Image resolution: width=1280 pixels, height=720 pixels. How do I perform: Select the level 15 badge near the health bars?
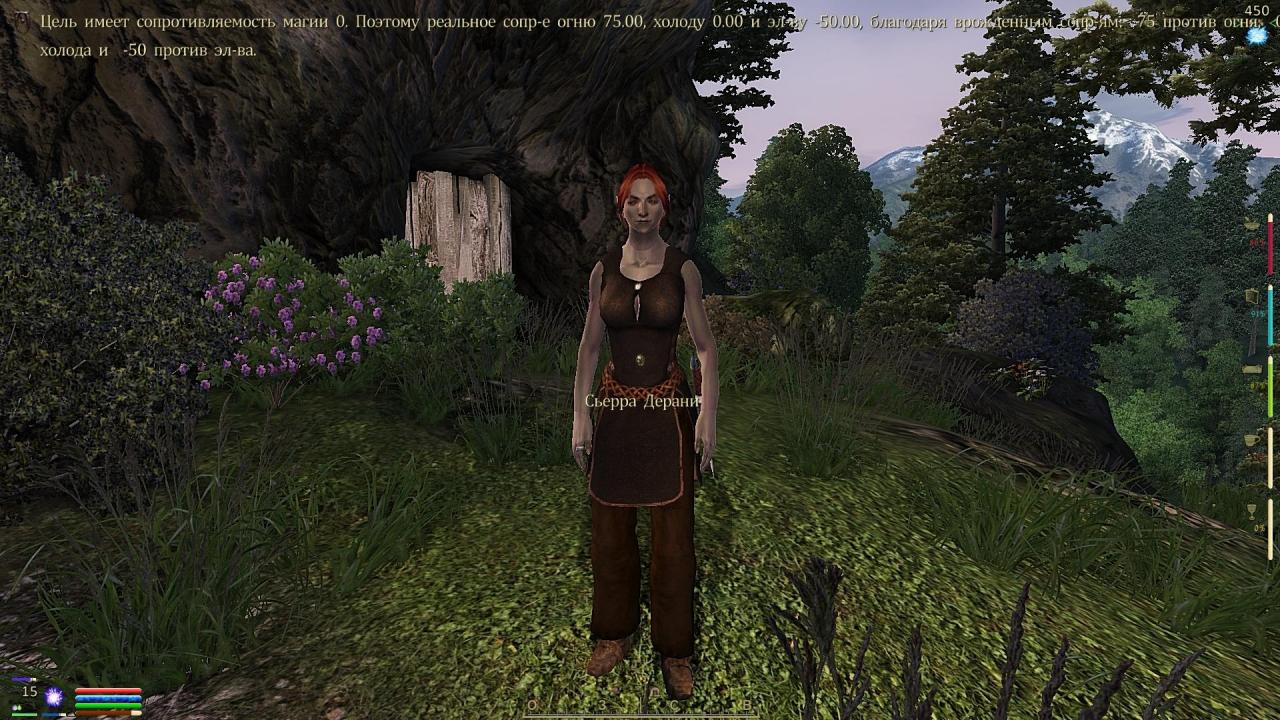click(29, 691)
